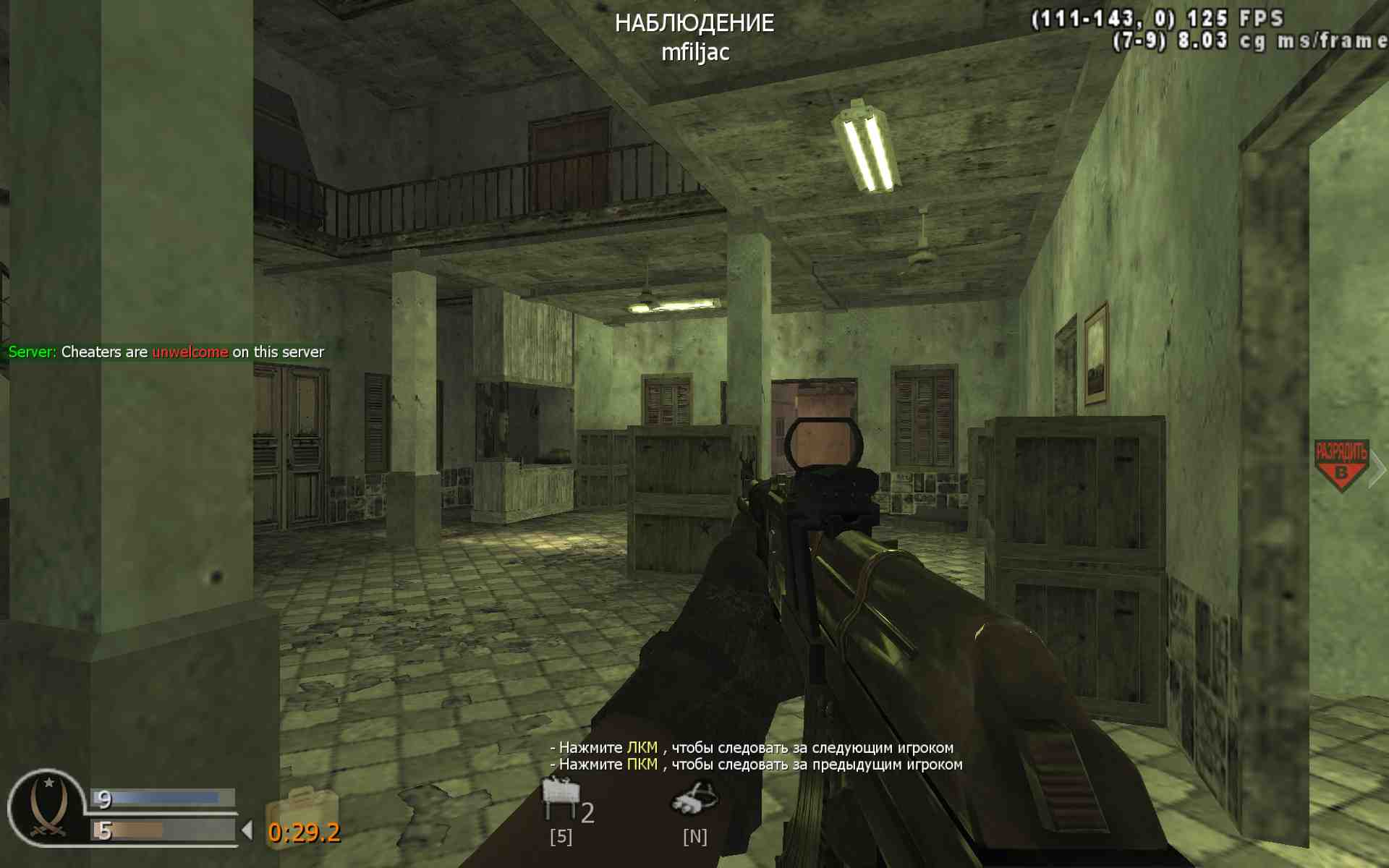Toggle the НАБЛЮДЕНИЕ spectator header

coord(694,23)
